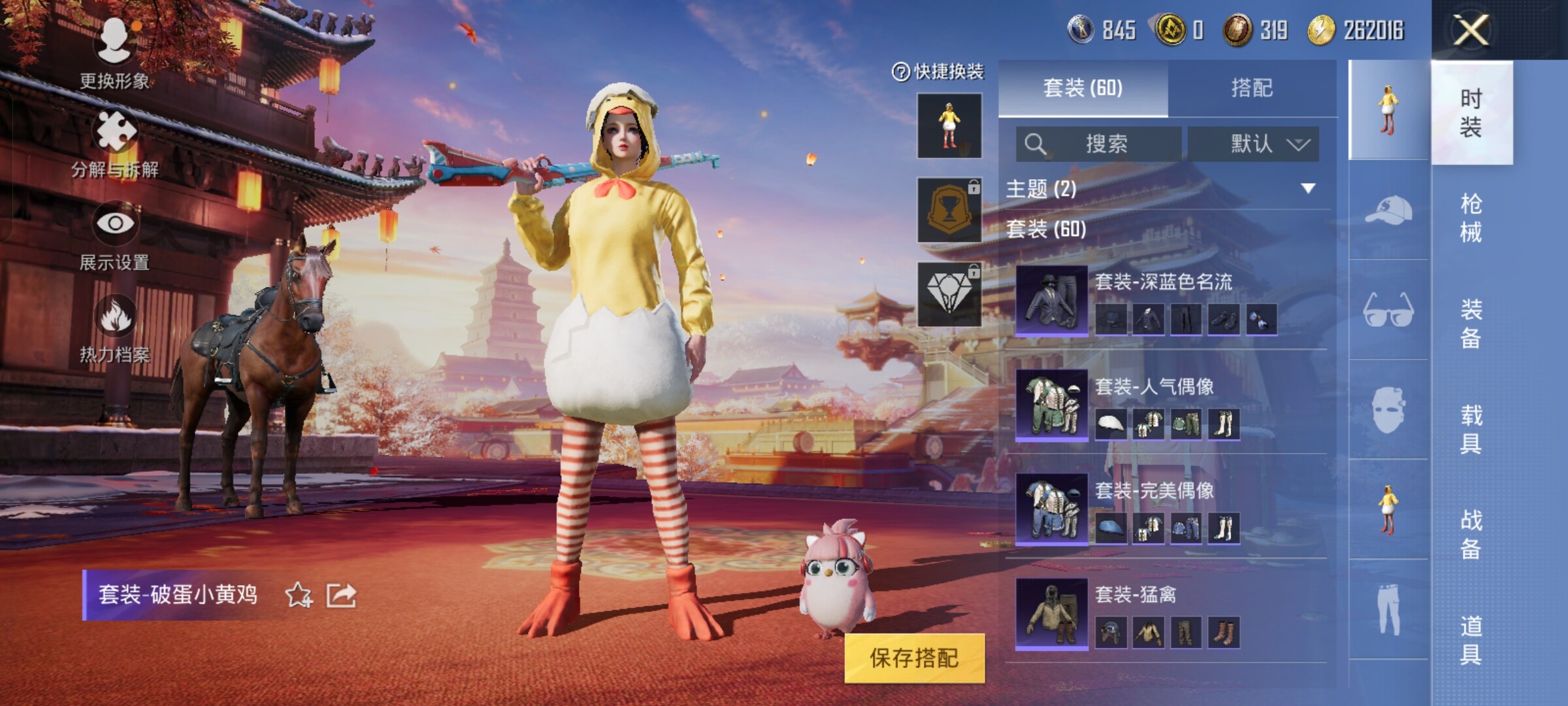The height and width of the screenshot is (706, 1568).
Task: Save the outfit with 保存搭配
Action: coord(914,658)
